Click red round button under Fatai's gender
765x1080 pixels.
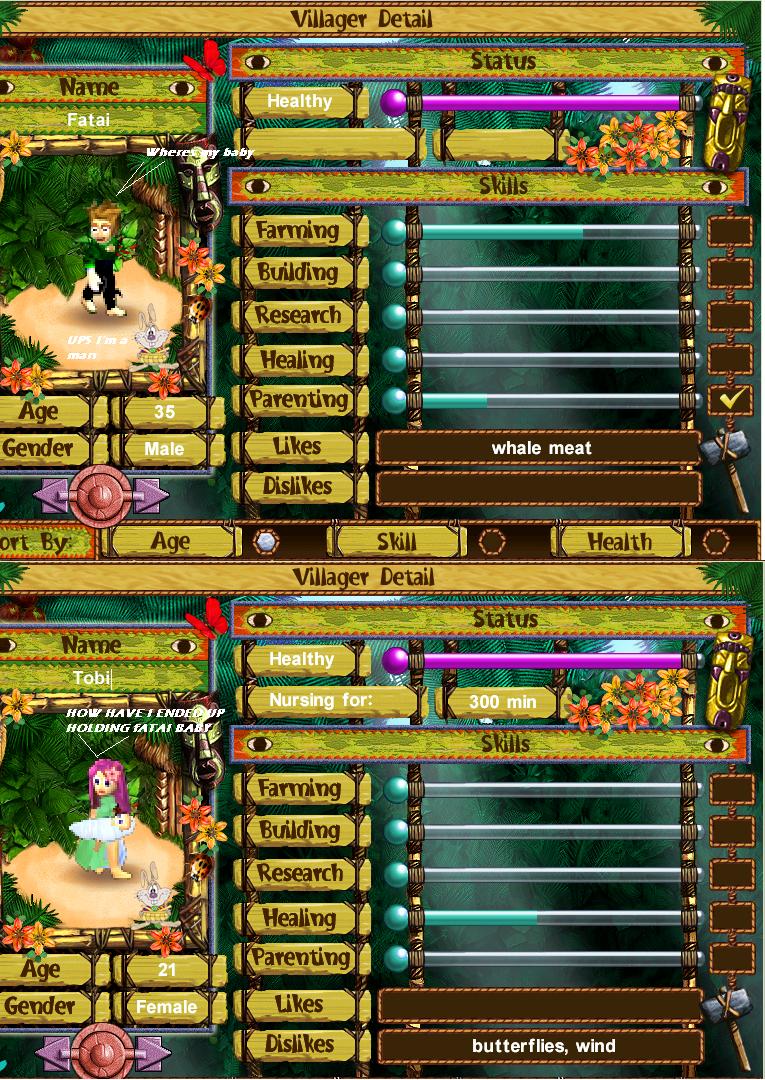click(101, 493)
